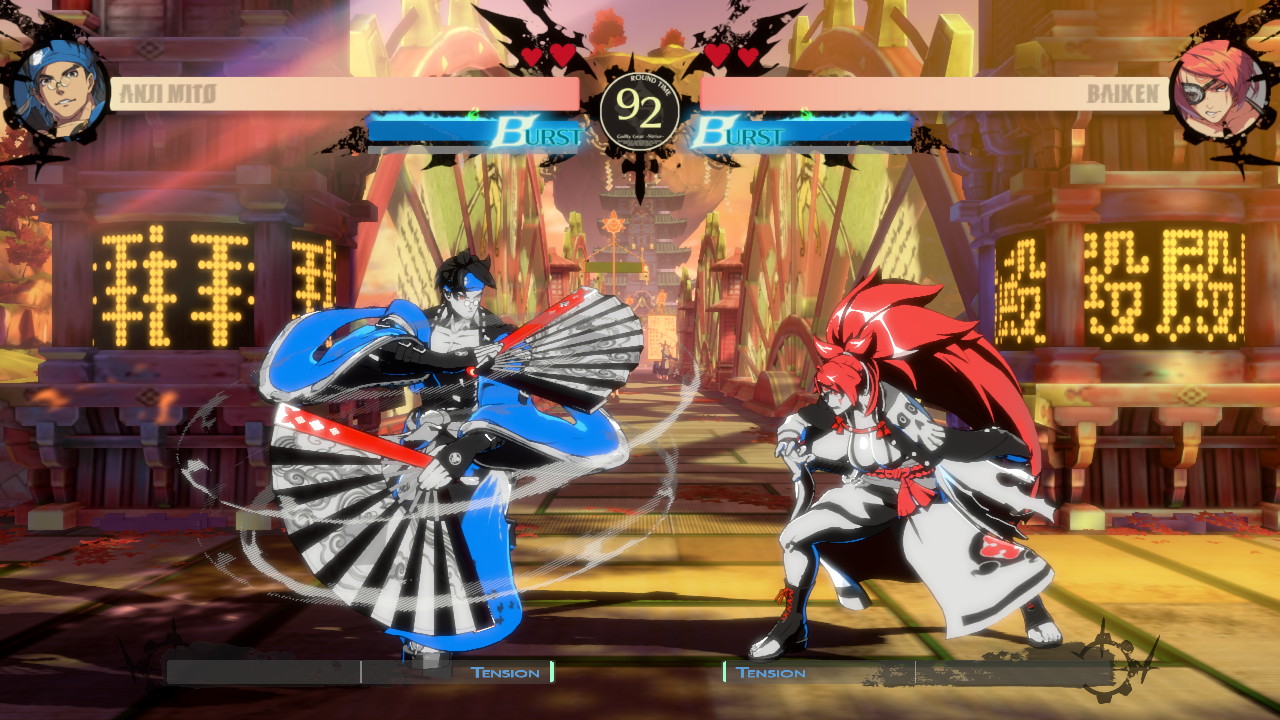The height and width of the screenshot is (720, 1280).
Task: Click the round timer emblem showing 92
Action: coord(640,110)
